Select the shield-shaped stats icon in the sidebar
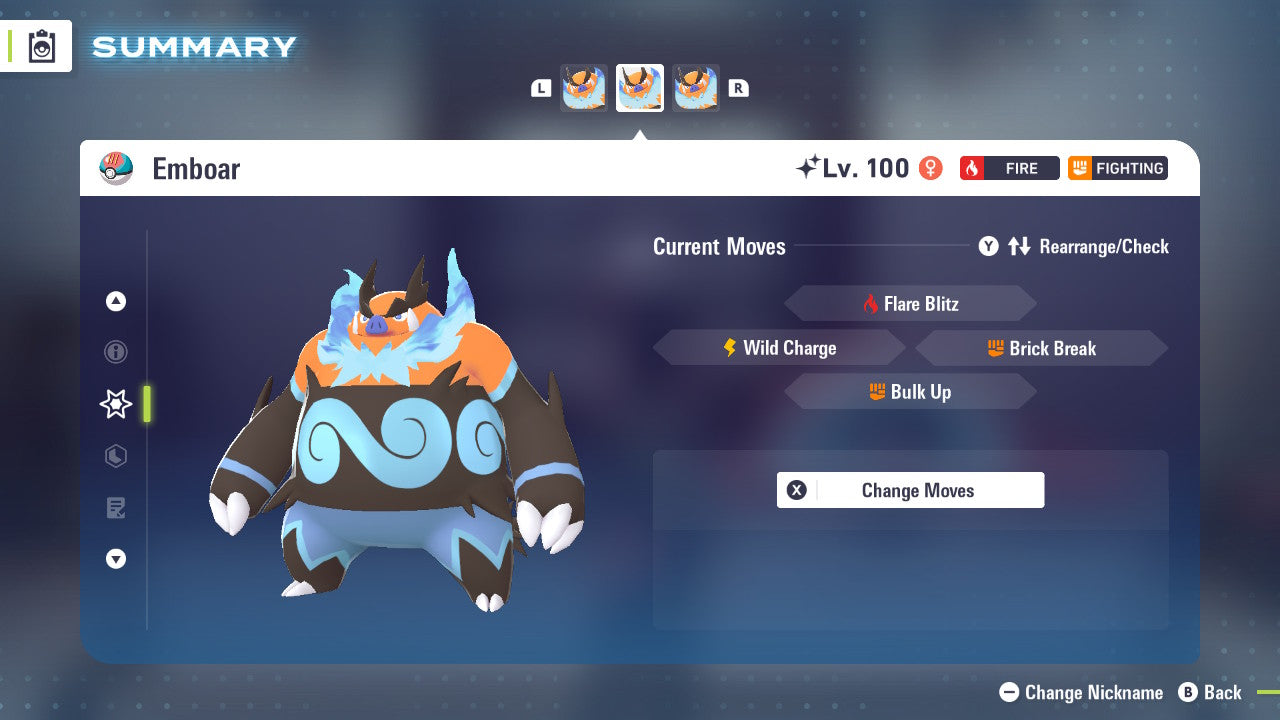This screenshot has width=1280, height=720. [115, 456]
